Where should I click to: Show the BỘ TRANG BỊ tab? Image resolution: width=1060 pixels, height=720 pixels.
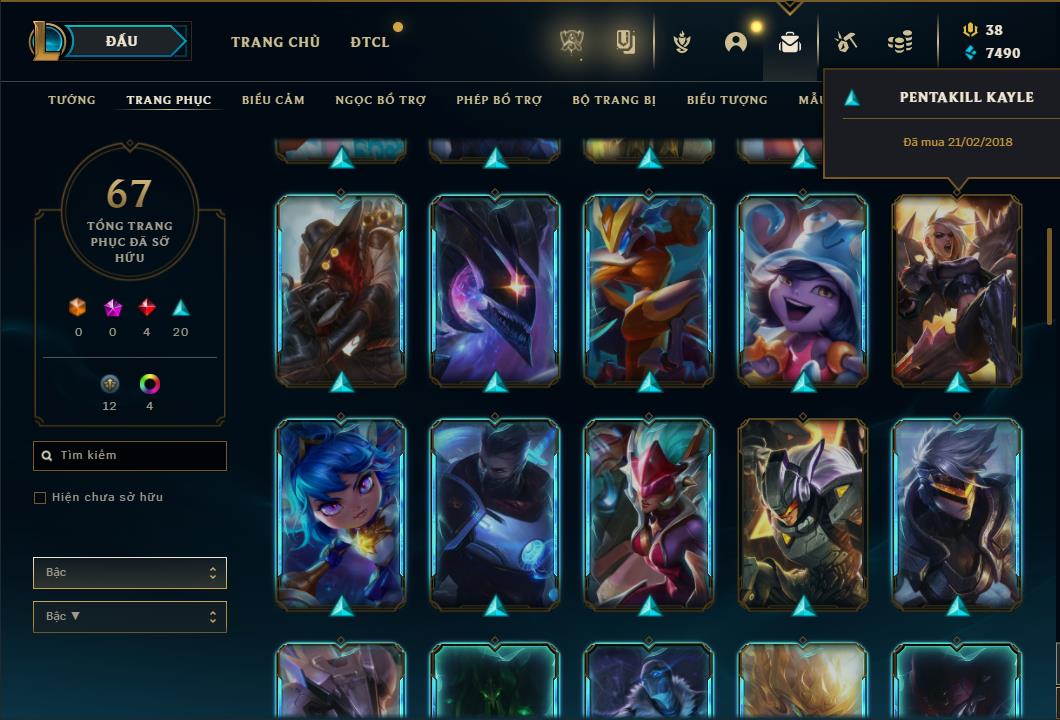614,100
